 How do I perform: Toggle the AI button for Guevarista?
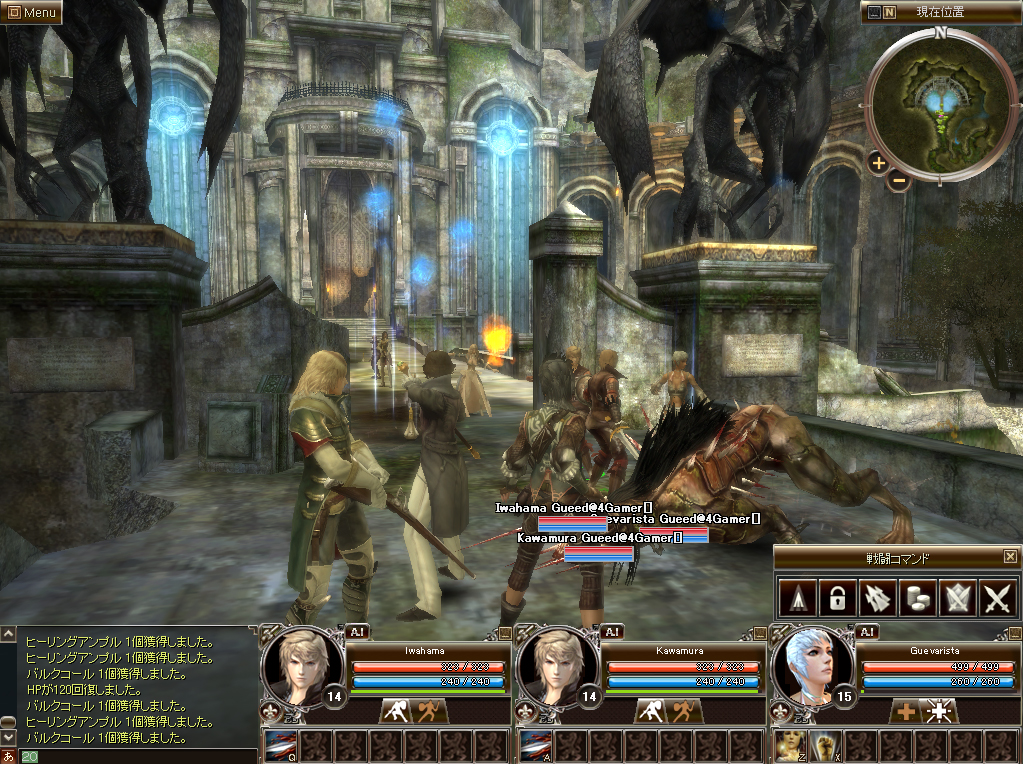coord(867,631)
